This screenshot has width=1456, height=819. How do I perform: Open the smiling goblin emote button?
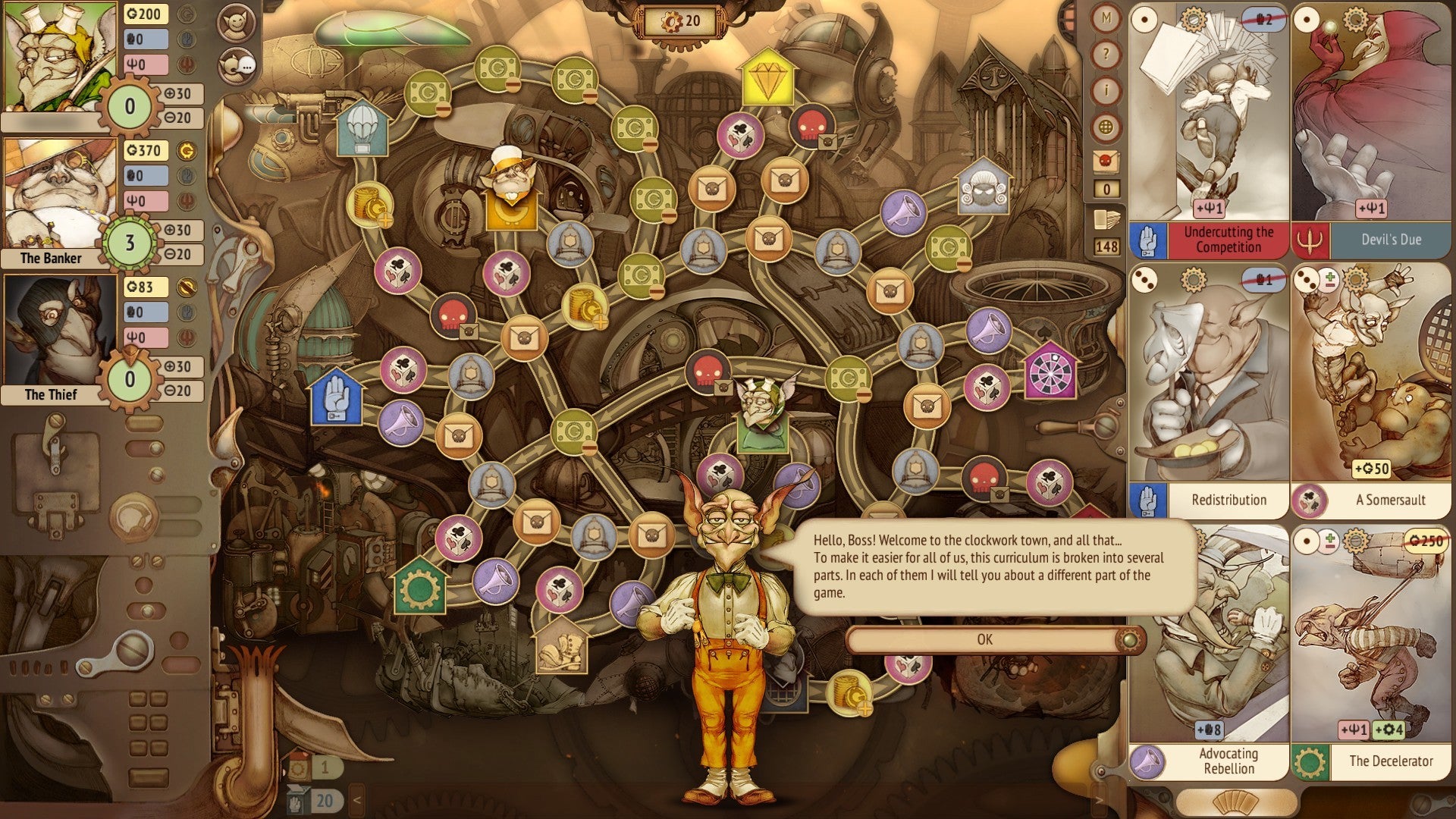click(x=236, y=23)
